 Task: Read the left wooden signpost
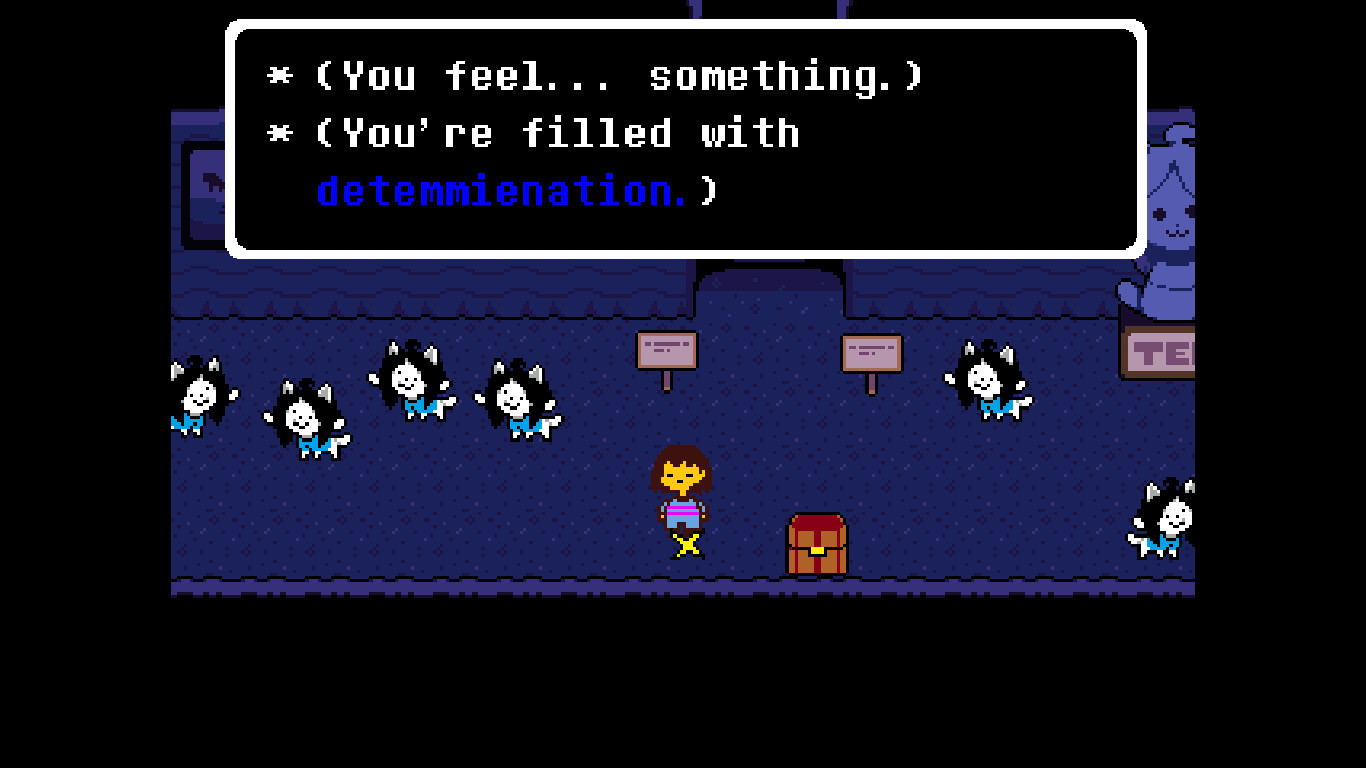coord(668,350)
